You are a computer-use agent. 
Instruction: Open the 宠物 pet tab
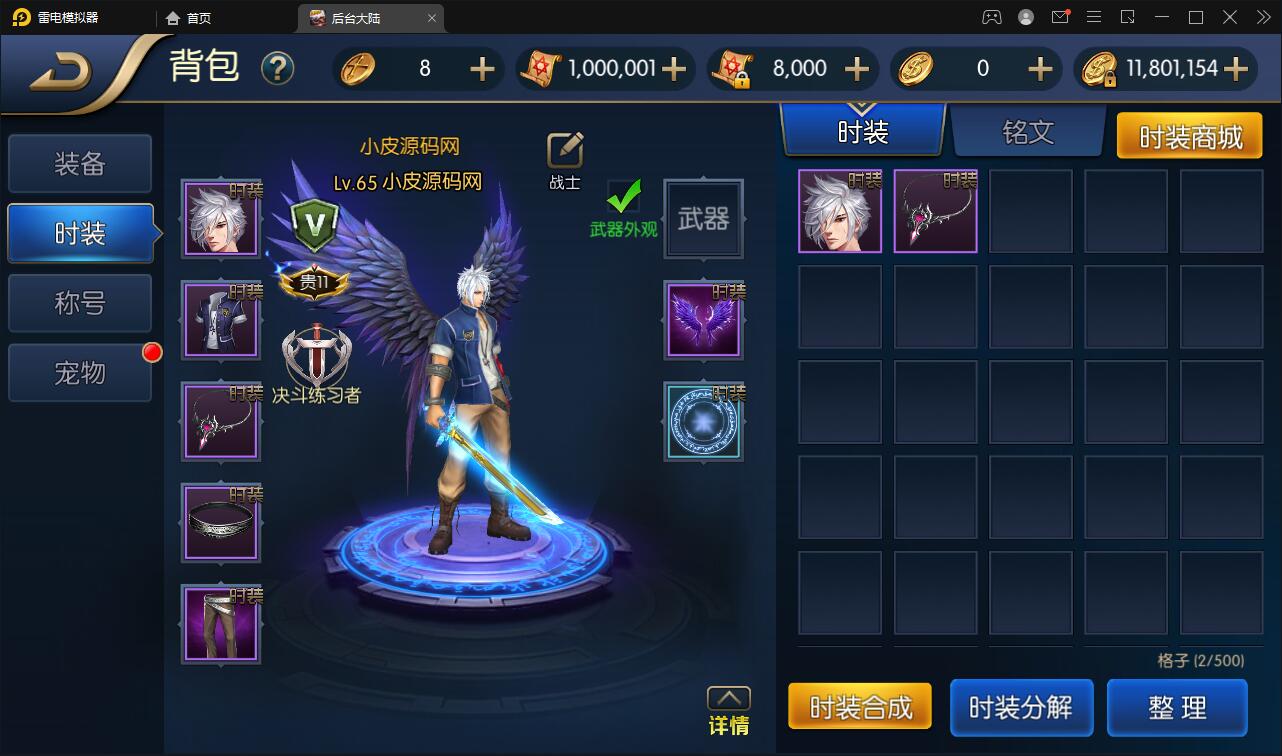80,373
